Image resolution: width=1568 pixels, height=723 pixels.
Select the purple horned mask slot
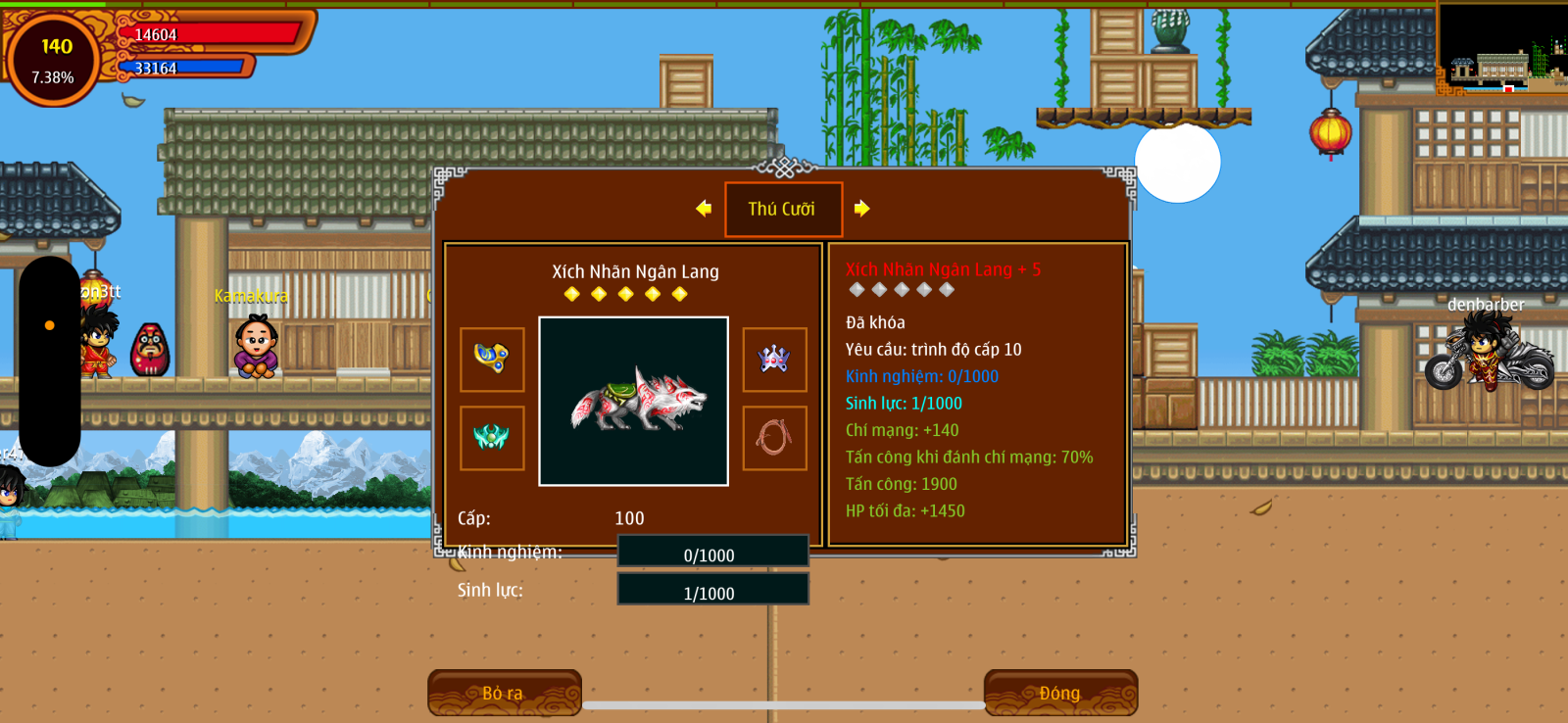(774, 360)
